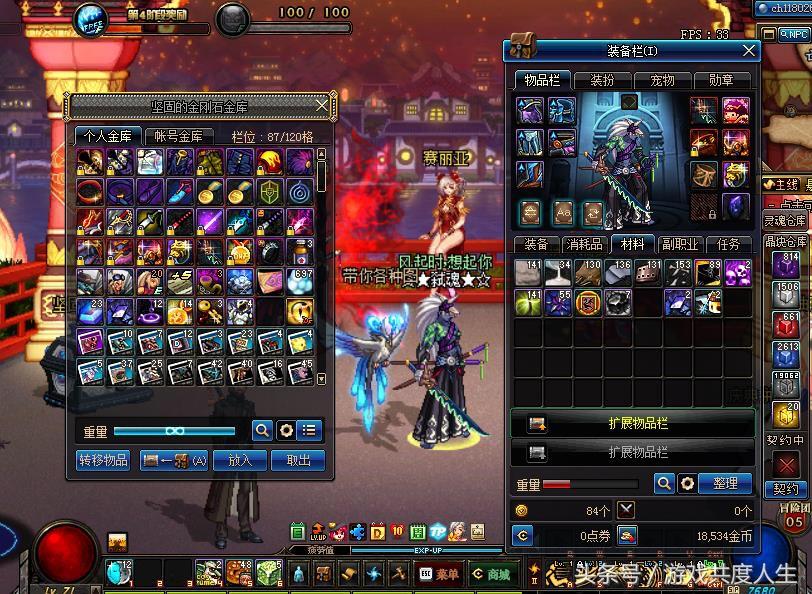Image resolution: width=812 pixels, height=594 pixels.
Task: Switch to the 装扮 avatar tab
Action: (x=603, y=80)
